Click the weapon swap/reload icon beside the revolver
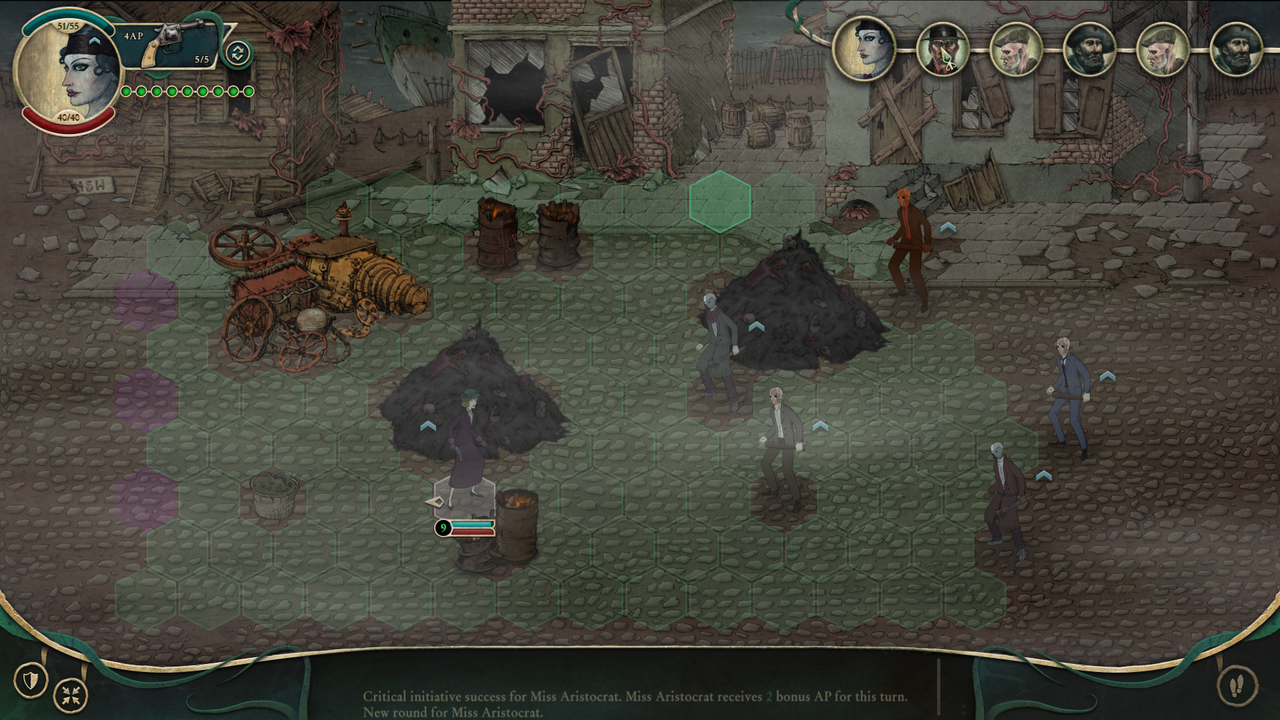Image resolution: width=1280 pixels, height=720 pixels. (x=238, y=51)
